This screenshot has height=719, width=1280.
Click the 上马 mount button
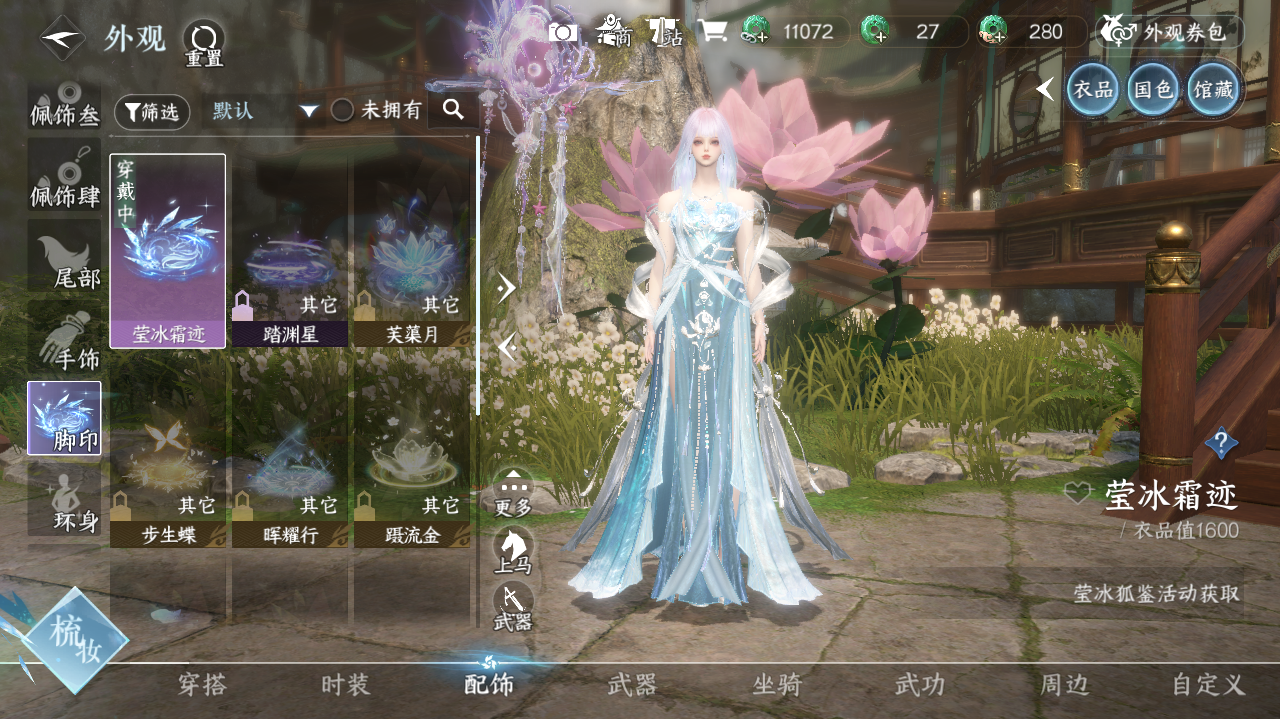(x=513, y=549)
